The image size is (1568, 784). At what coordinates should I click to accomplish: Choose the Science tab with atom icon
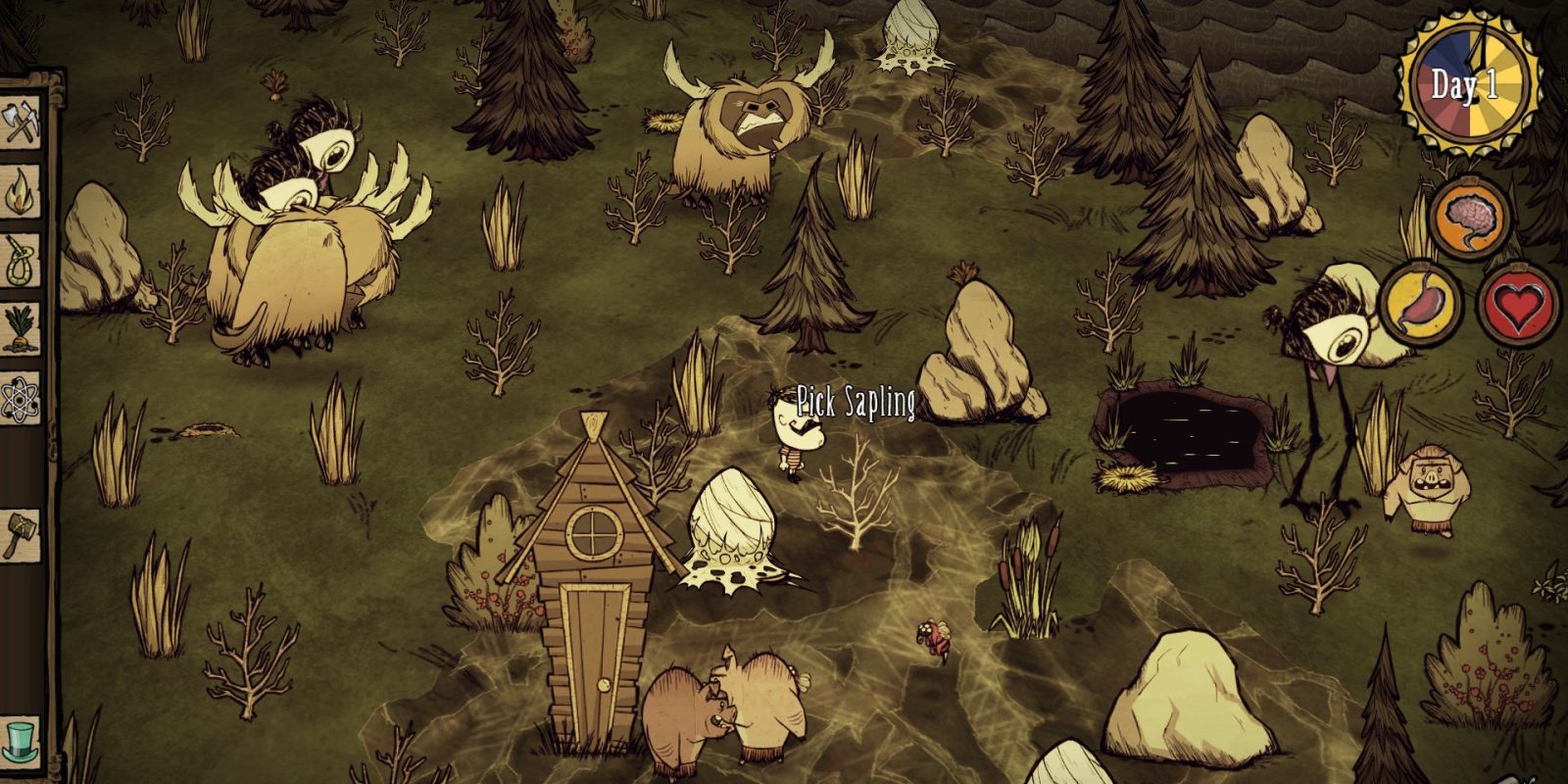[22, 398]
